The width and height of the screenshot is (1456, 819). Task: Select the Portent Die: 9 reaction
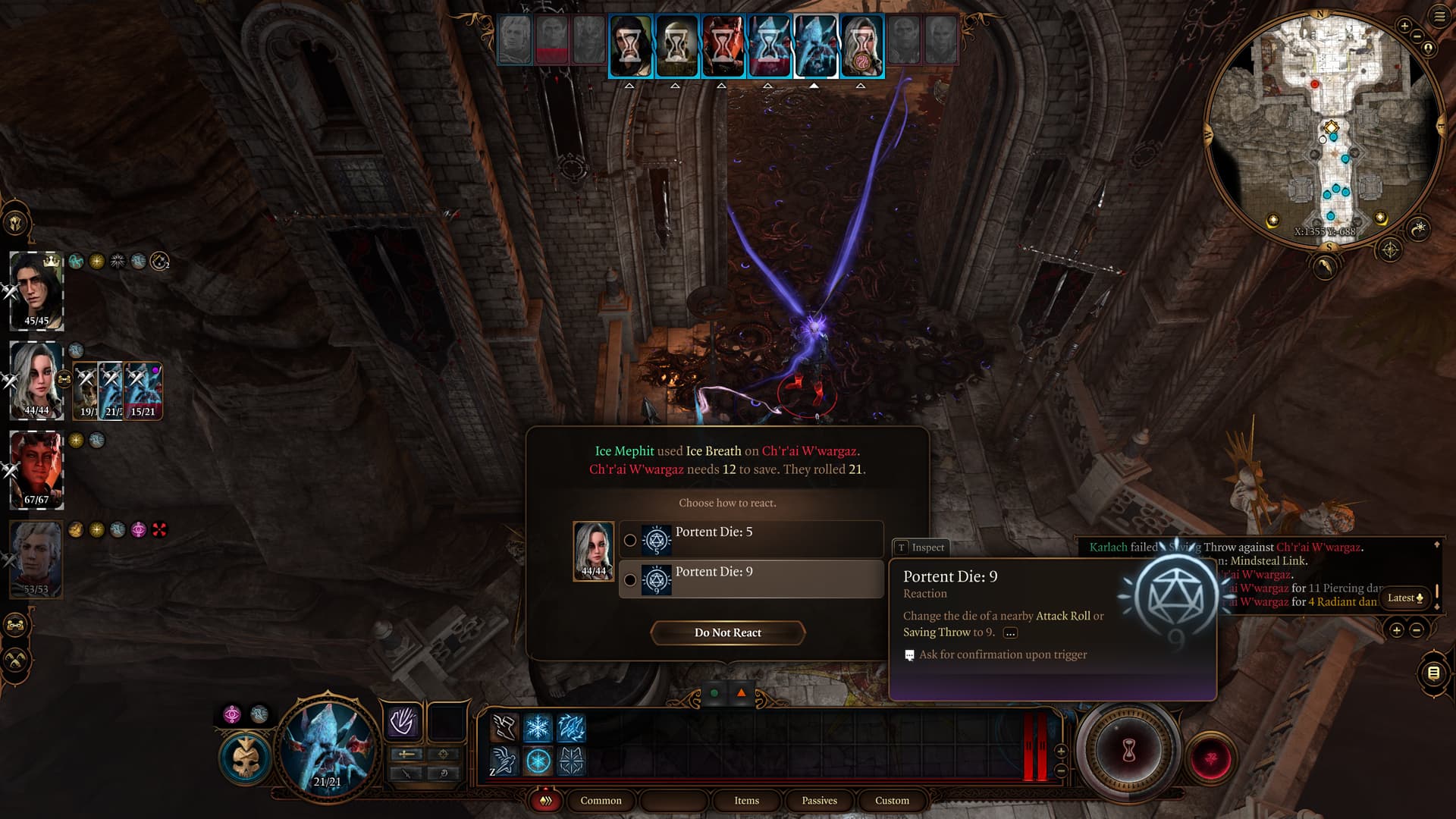(x=751, y=579)
